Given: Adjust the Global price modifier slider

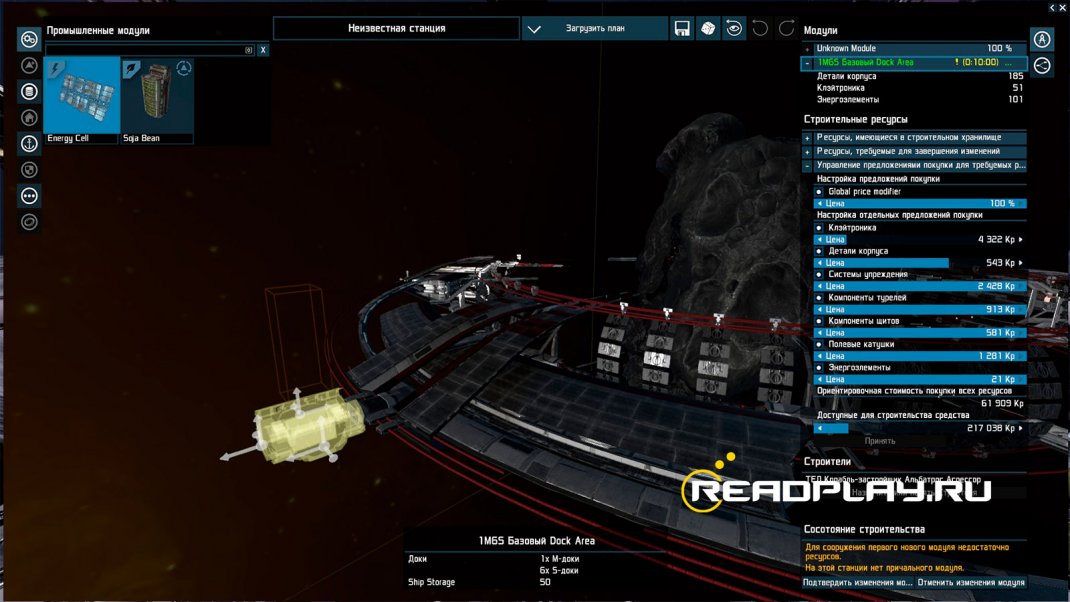Looking at the screenshot, I should click(920, 203).
